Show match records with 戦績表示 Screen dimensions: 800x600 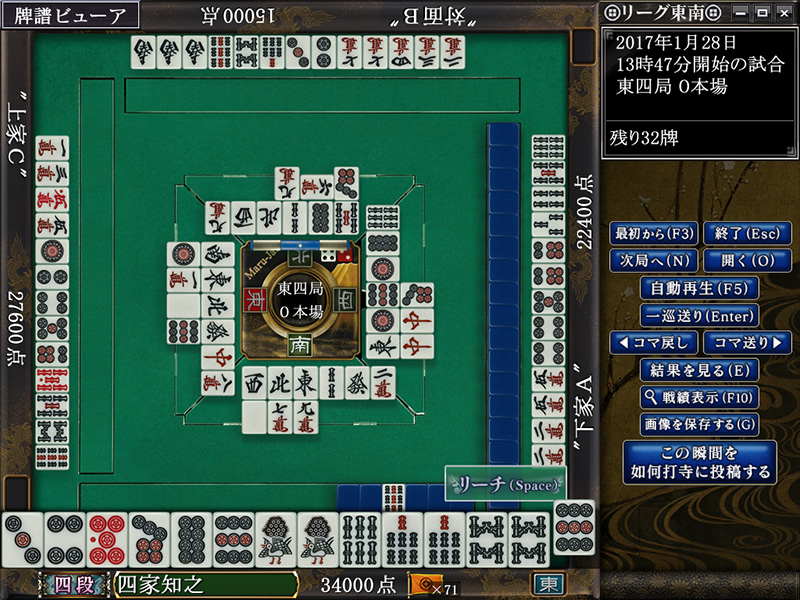tap(699, 397)
